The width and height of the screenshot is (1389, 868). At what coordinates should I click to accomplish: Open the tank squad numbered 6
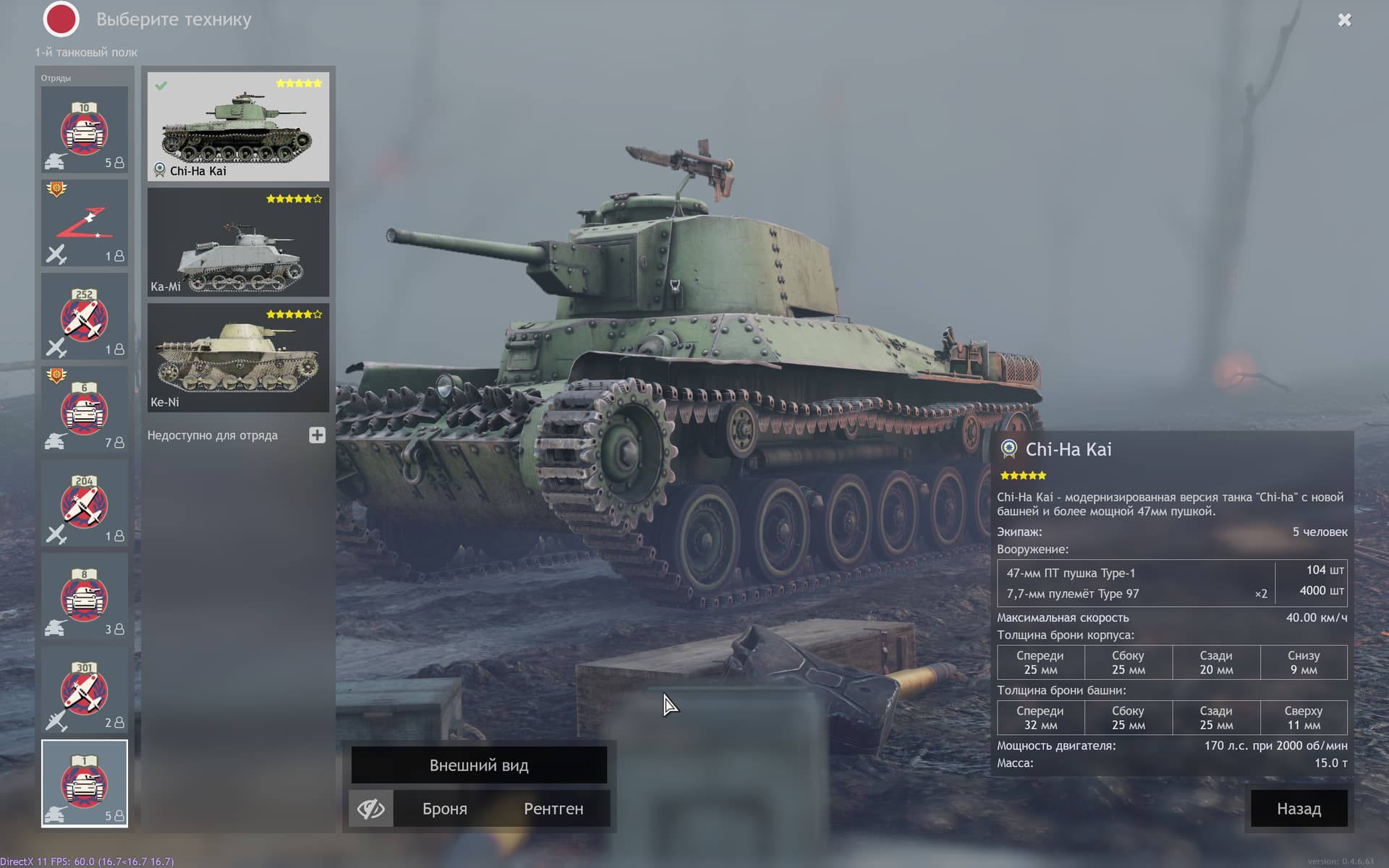coord(85,410)
